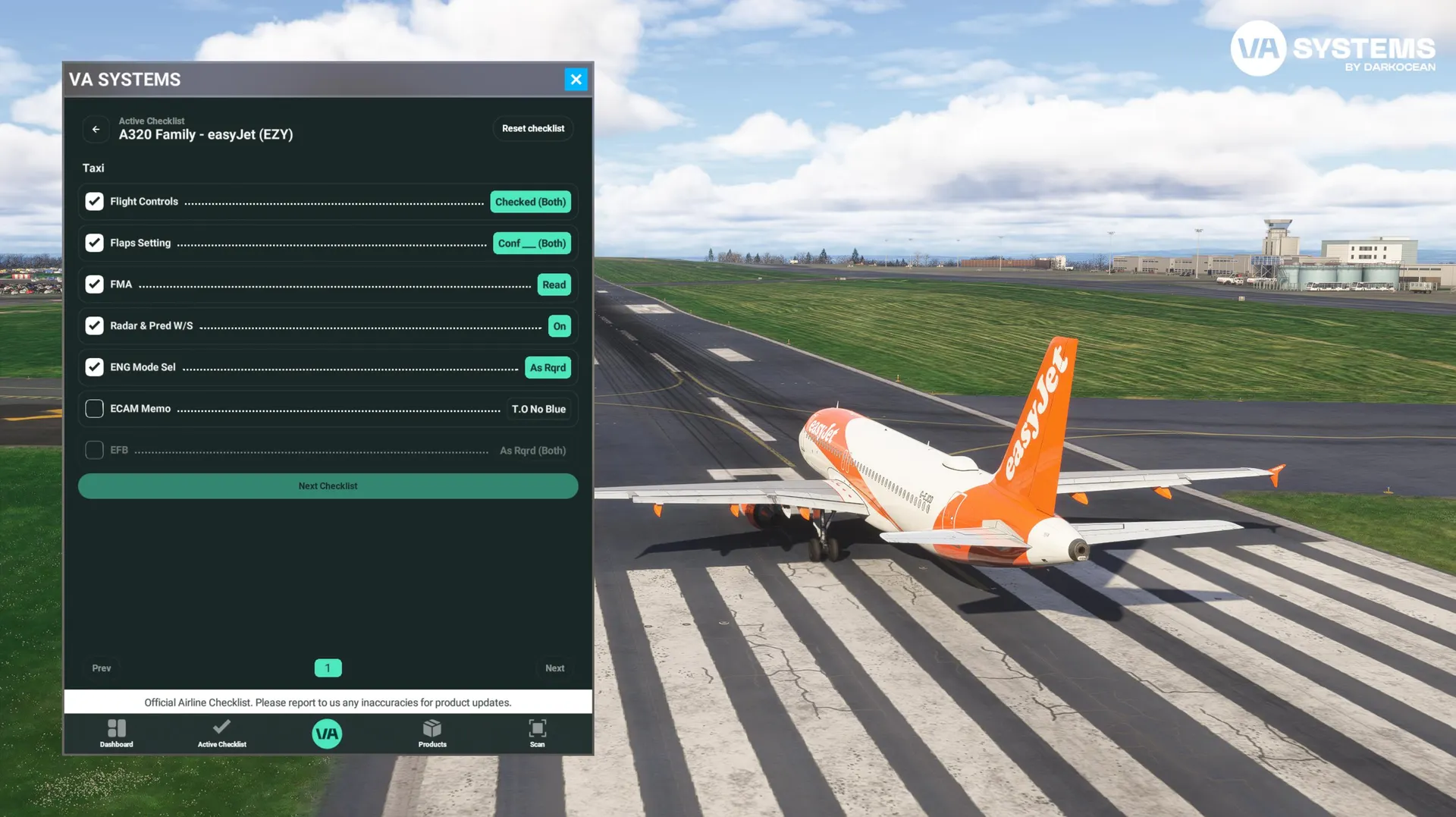Uncheck the Flight Controls checkbox
The width and height of the screenshot is (1456, 817).
(94, 201)
